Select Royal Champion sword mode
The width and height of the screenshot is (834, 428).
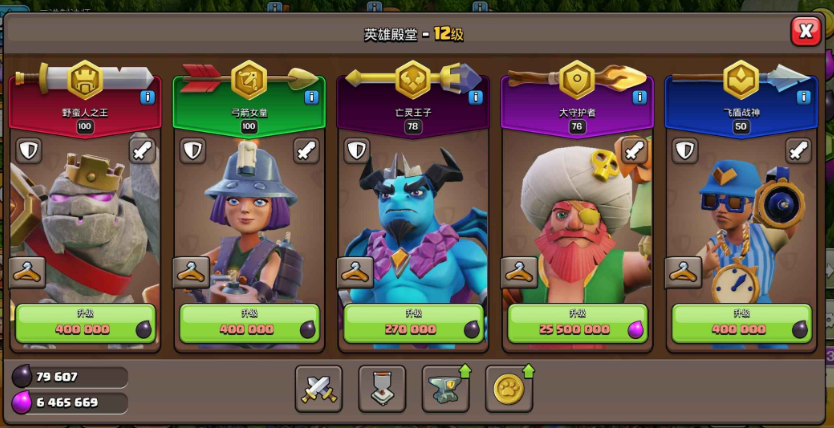tap(798, 151)
